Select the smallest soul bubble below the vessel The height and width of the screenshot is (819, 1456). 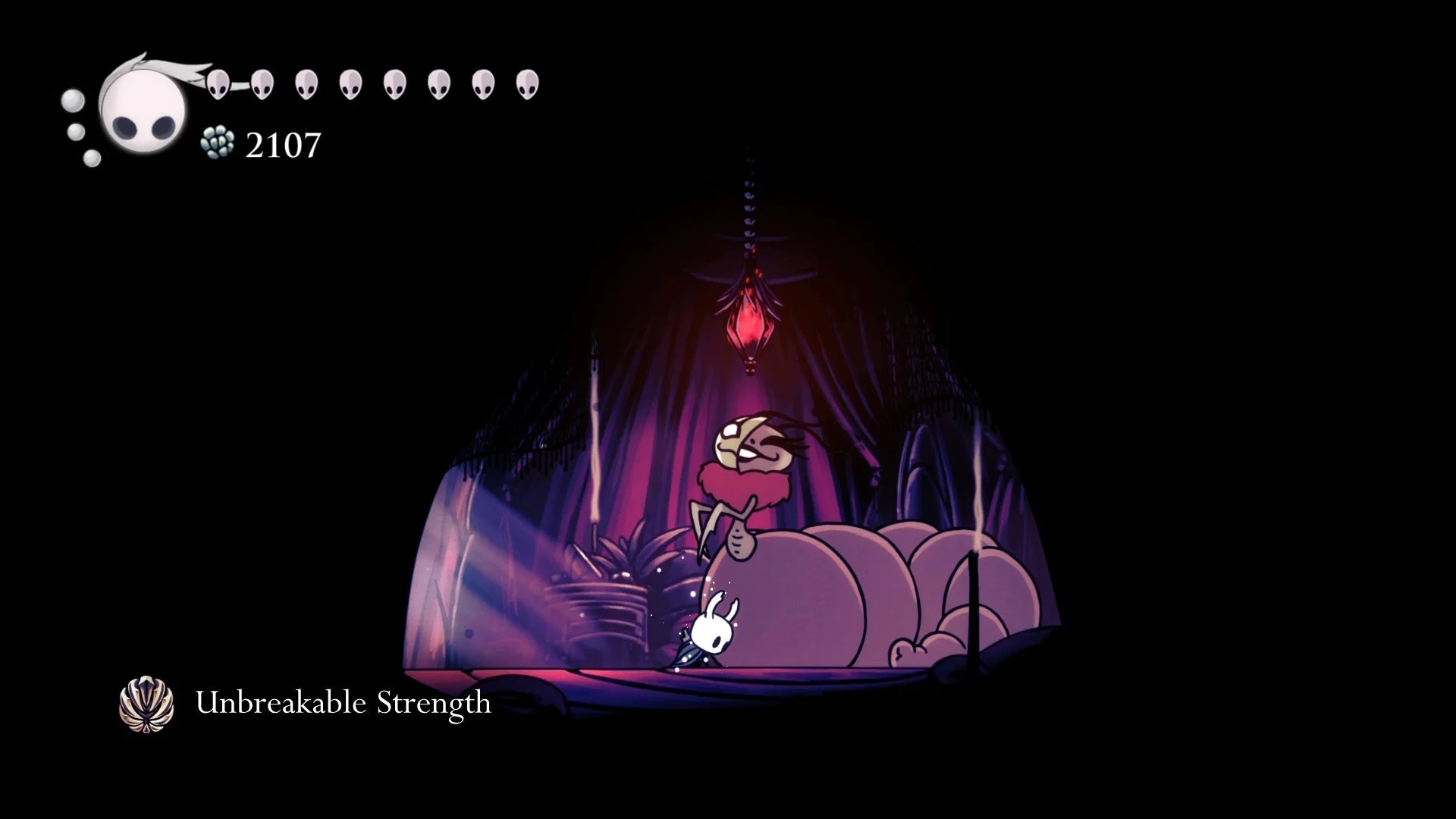point(91,159)
